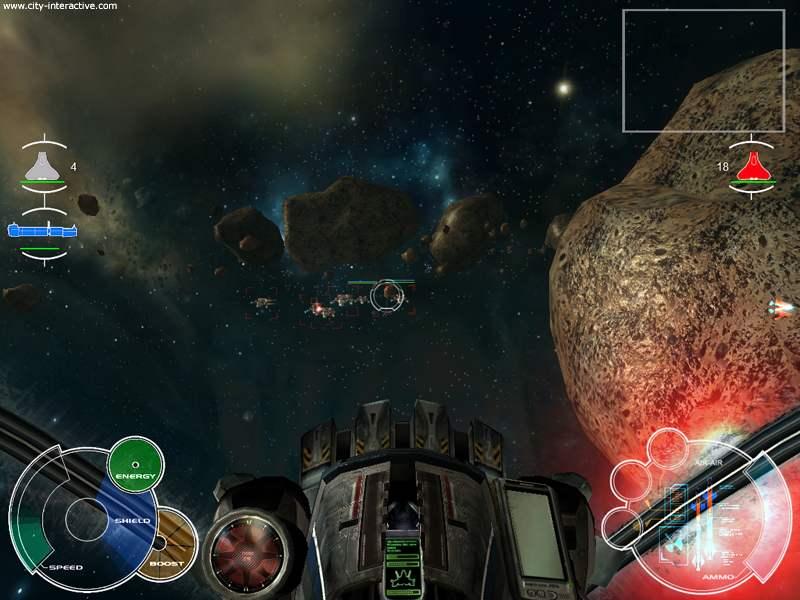Select the gray allied fighter icon
The width and height of the screenshot is (800, 600).
(42, 165)
